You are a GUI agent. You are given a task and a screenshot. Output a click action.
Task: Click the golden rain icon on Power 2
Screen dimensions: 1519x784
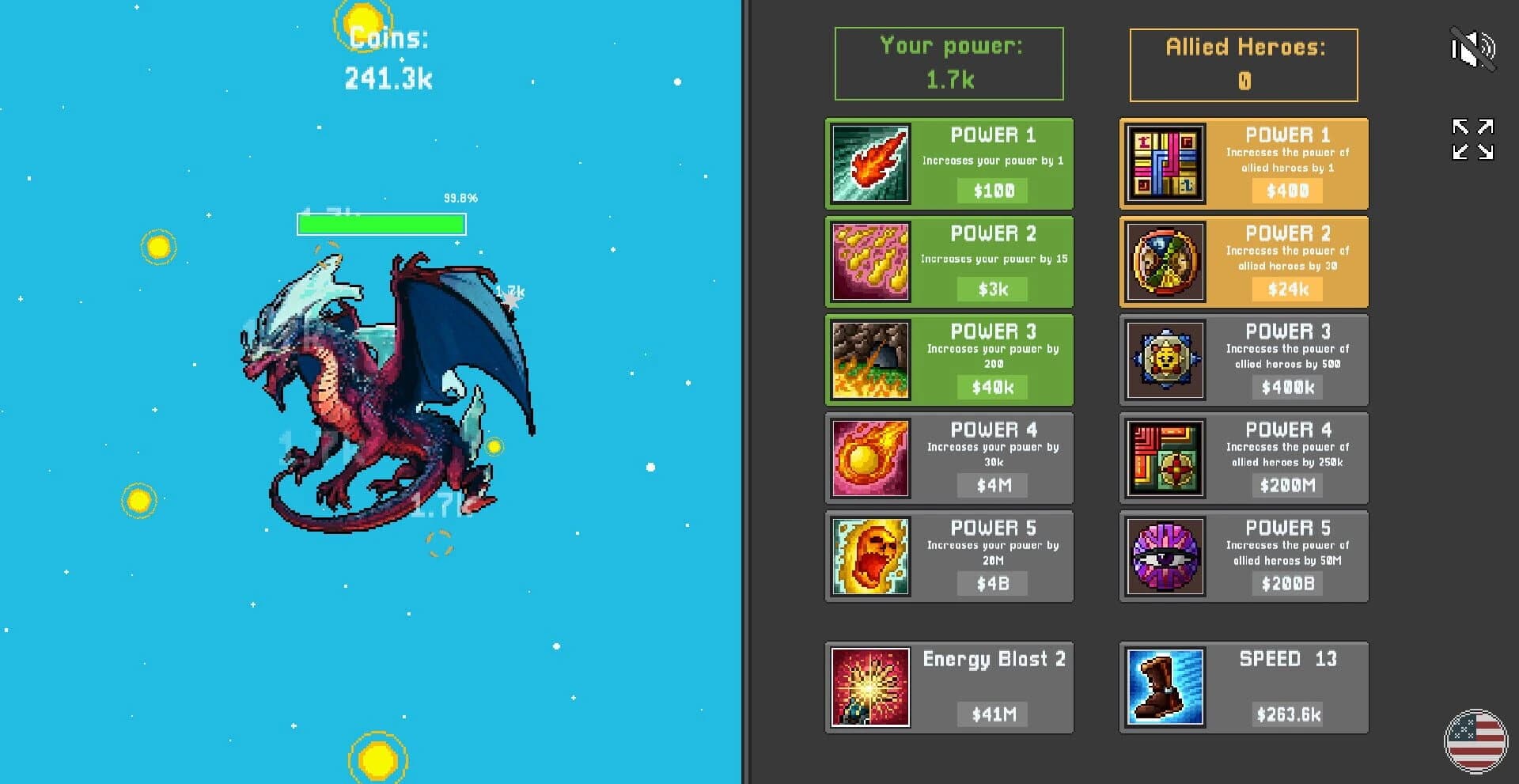click(x=869, y=261)
